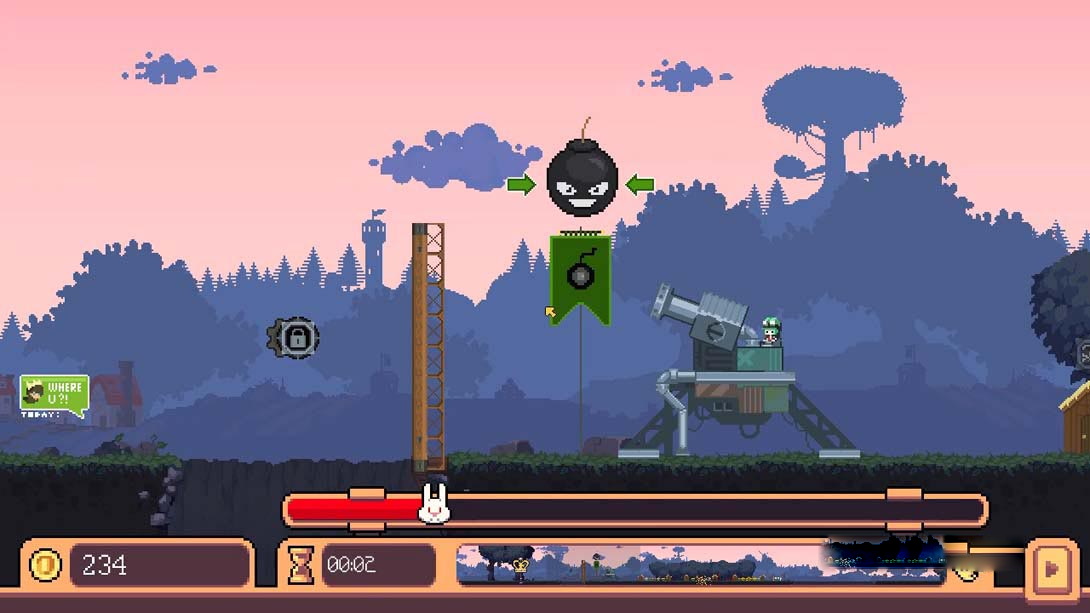Open the "WHERE U?!" message bubble
Screen dimensions: 1090x613
click(55, 394)
